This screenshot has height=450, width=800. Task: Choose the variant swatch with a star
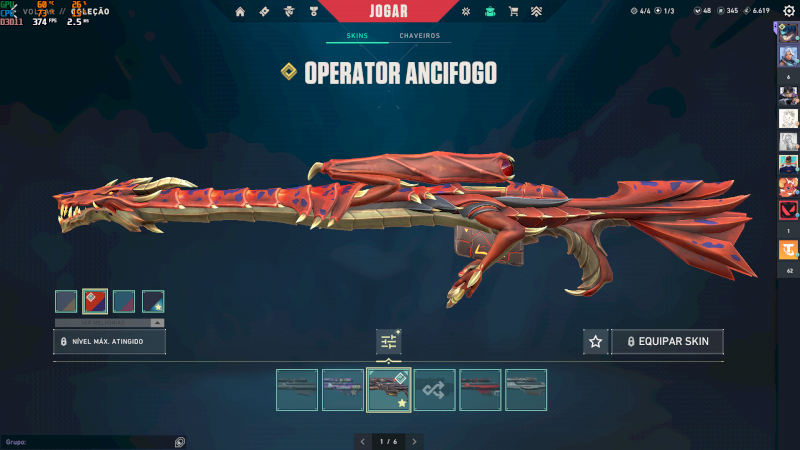pos(153,301)
